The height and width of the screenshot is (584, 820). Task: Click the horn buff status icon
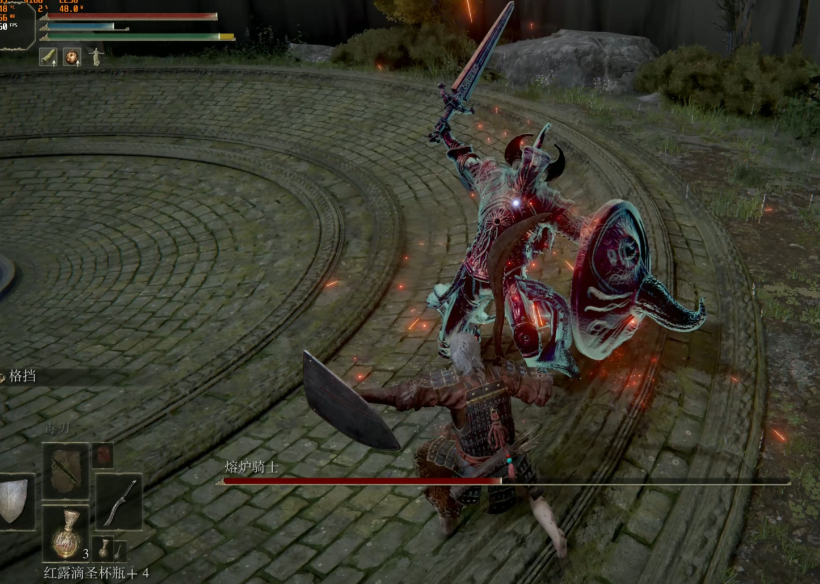[x=48, y=57]
